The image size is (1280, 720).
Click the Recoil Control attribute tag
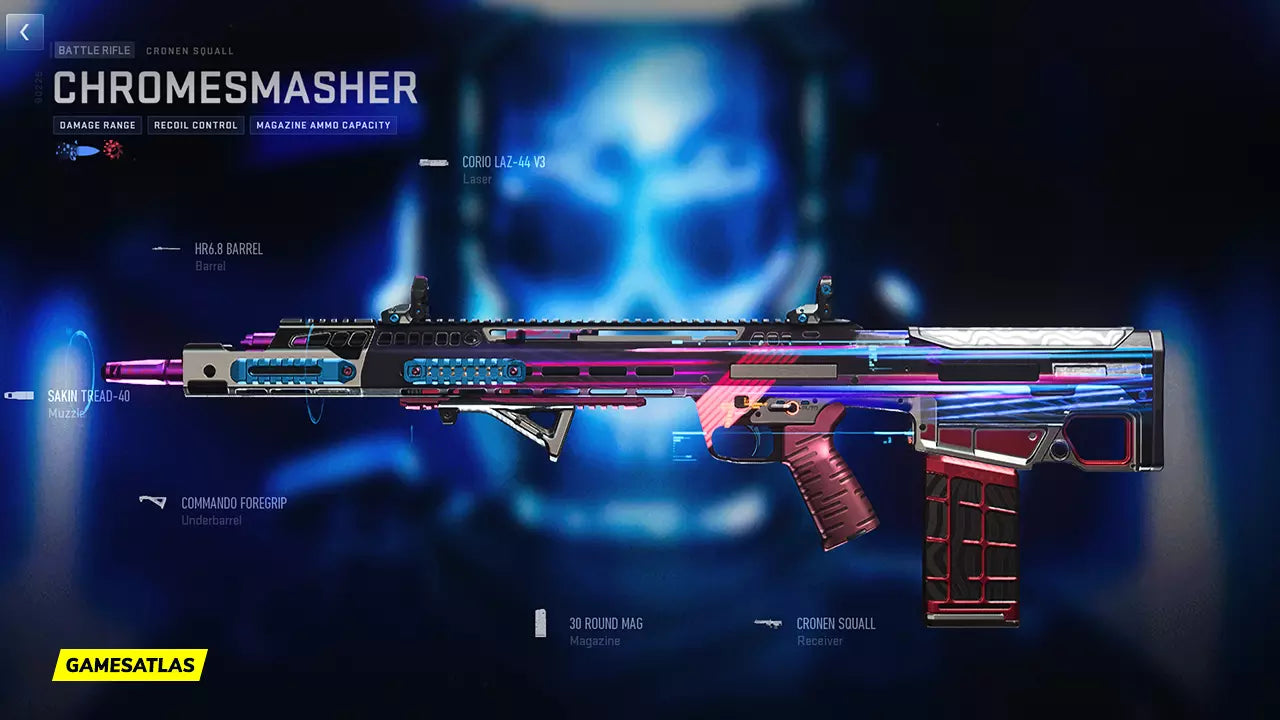coord(196,126)
